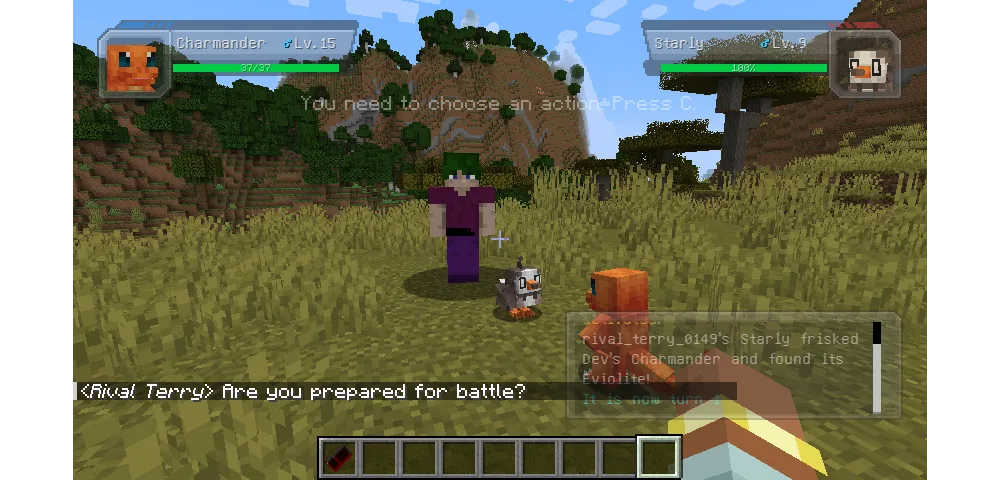This screenshot has width=1000, height=480.
Task: Select the highlighted empty hotbar slot
Action: [x=659, y=458]
